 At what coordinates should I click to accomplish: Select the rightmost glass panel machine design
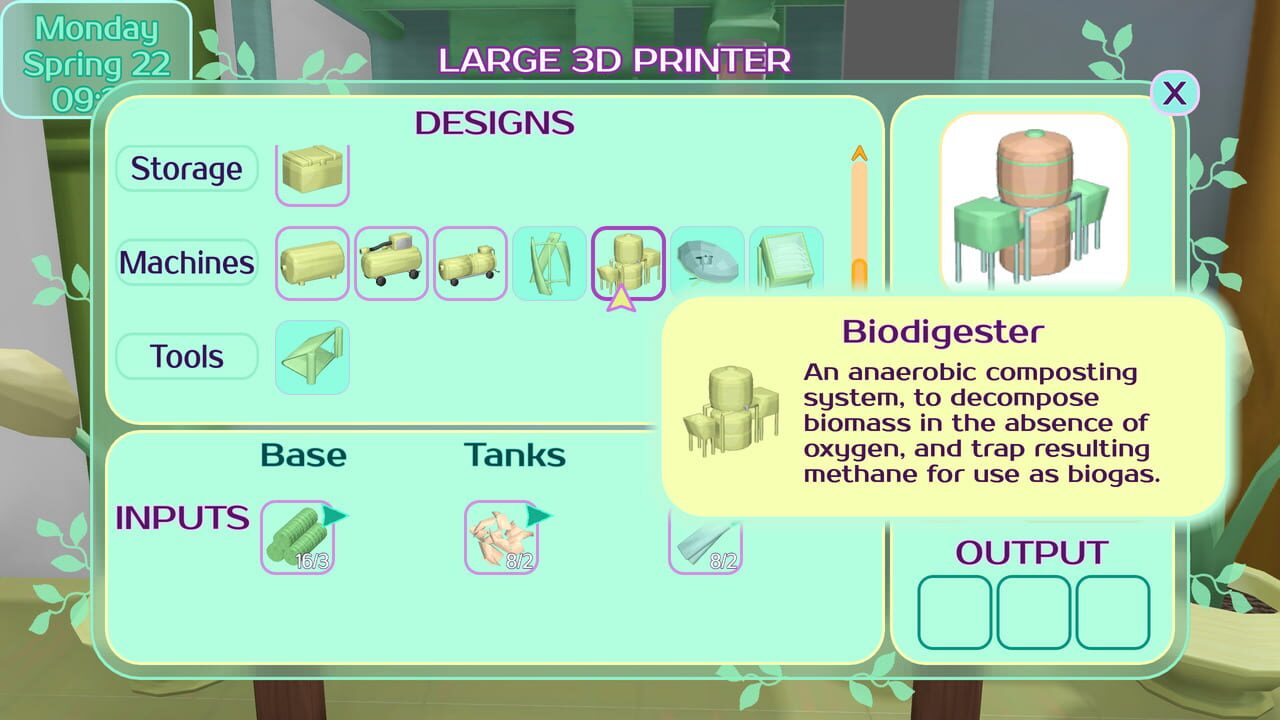786,263
